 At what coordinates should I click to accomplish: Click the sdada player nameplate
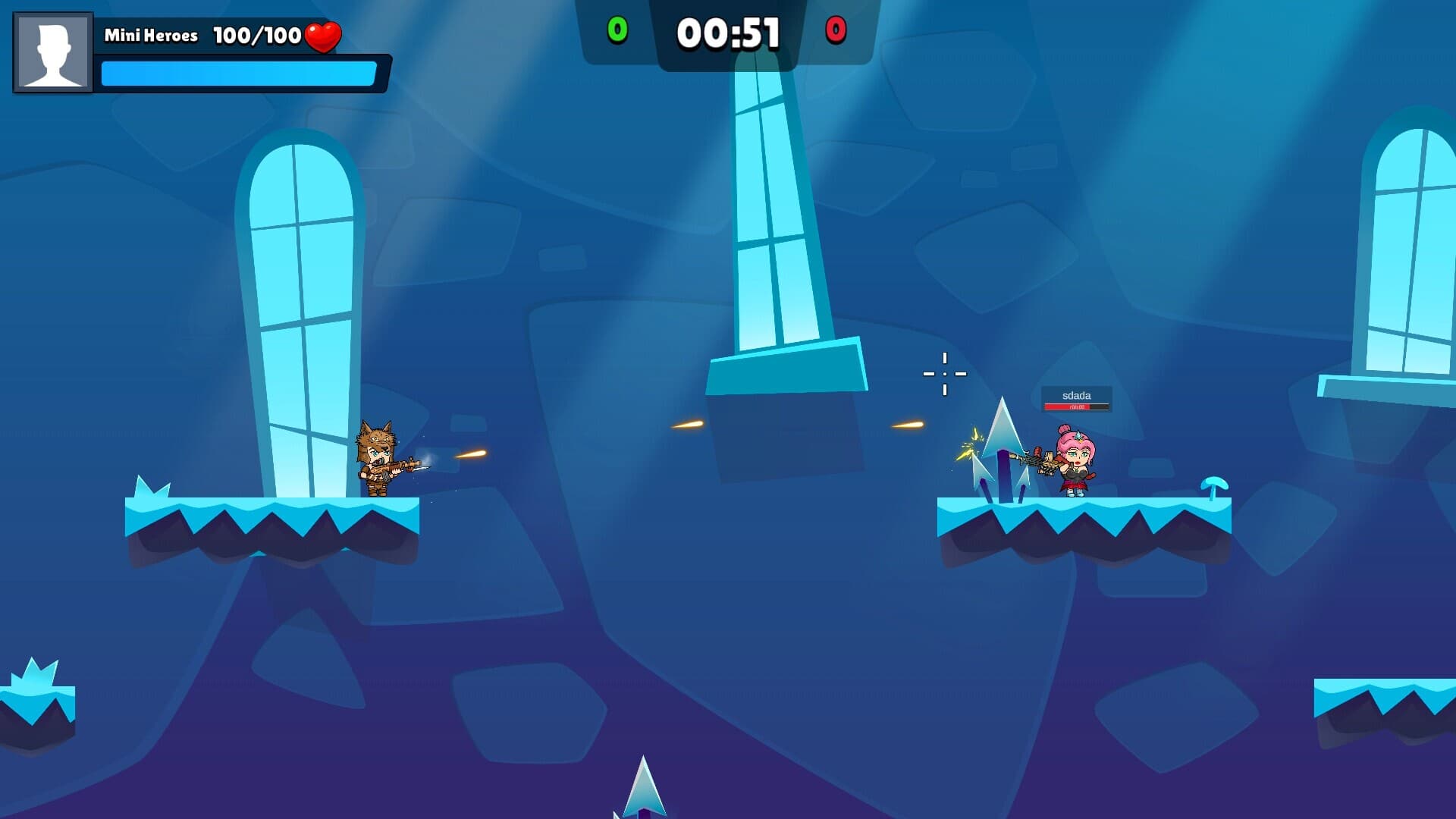[1076, 395]
